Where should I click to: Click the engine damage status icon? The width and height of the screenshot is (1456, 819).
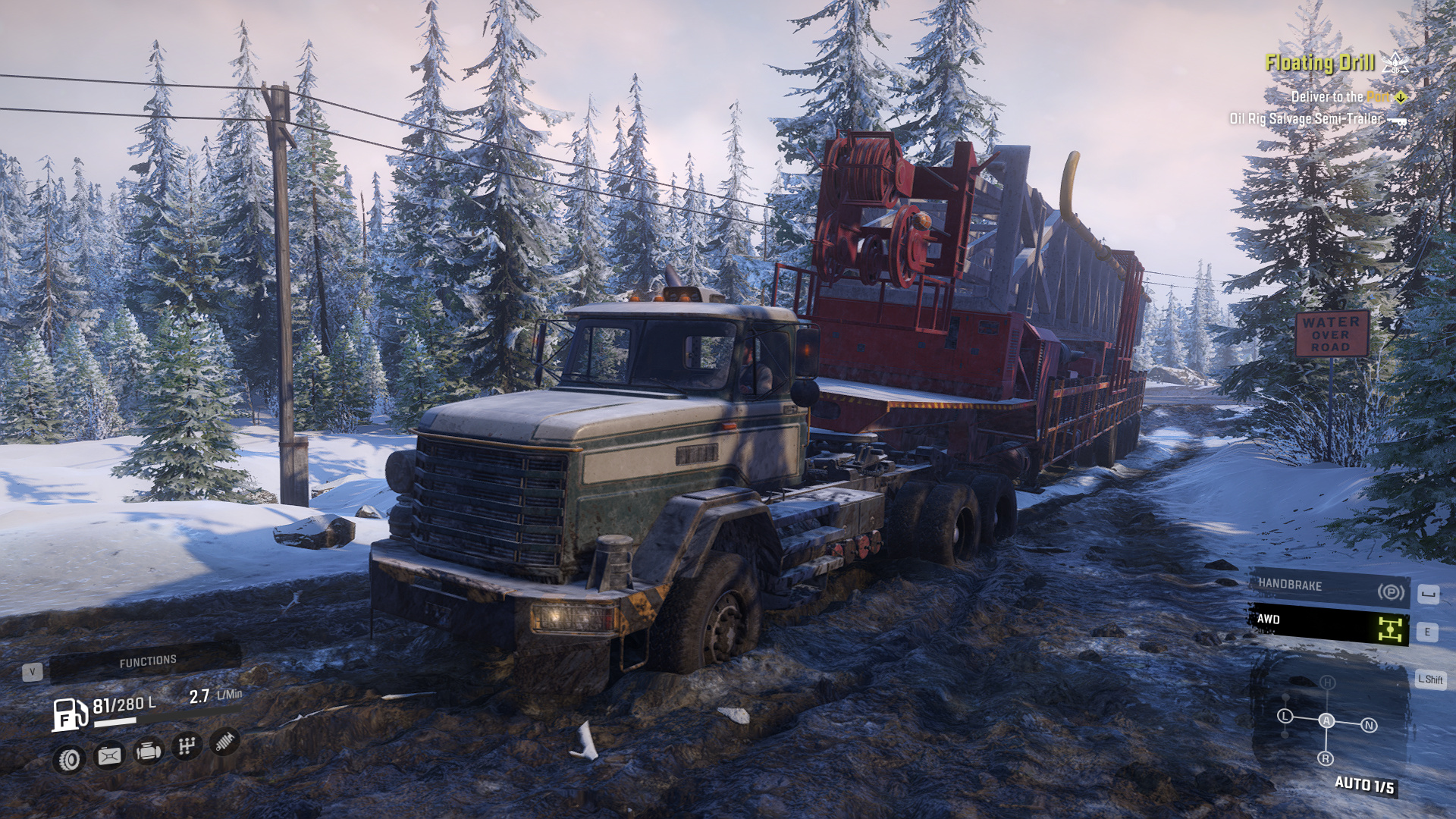(x=148, y=751)
